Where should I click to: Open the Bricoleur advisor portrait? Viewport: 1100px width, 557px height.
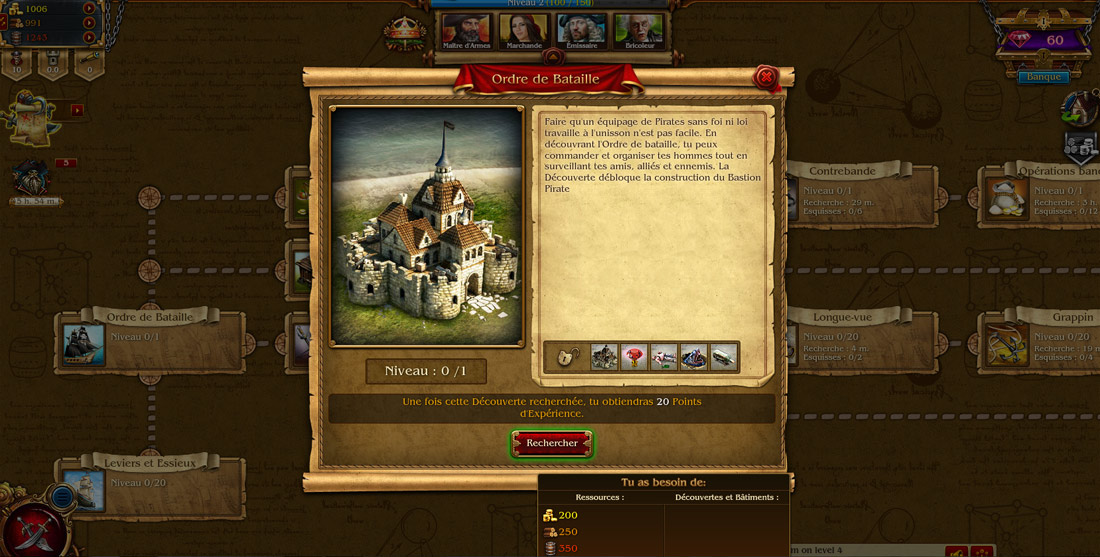[x=639, y=30]
